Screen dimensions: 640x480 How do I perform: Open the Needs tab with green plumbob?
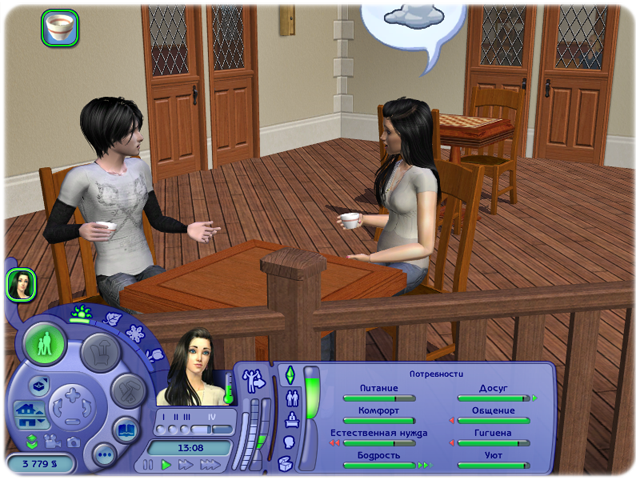point(290,374)
